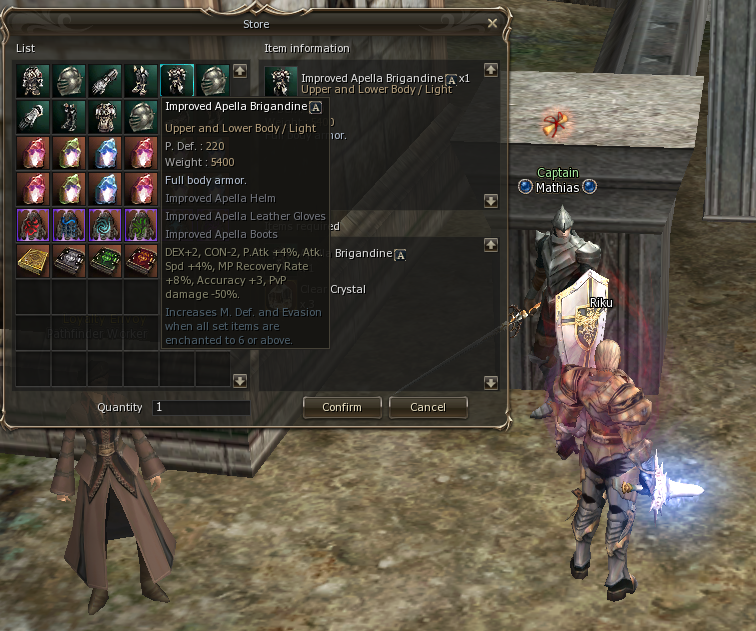Pick the red spellbook item
This screenshot has height=631, width=756.
[x=140, y=260]
